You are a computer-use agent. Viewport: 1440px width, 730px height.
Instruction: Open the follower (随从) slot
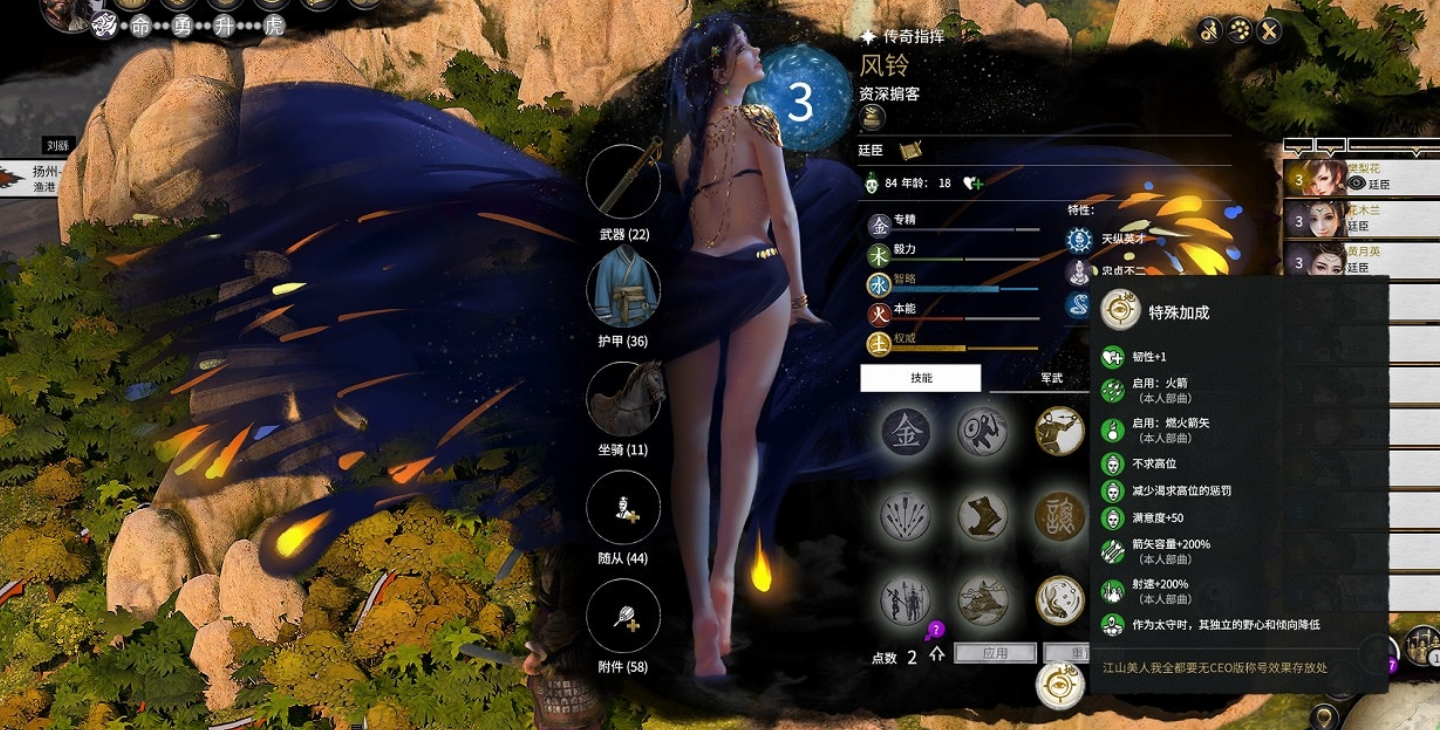[x=623, y=508]
